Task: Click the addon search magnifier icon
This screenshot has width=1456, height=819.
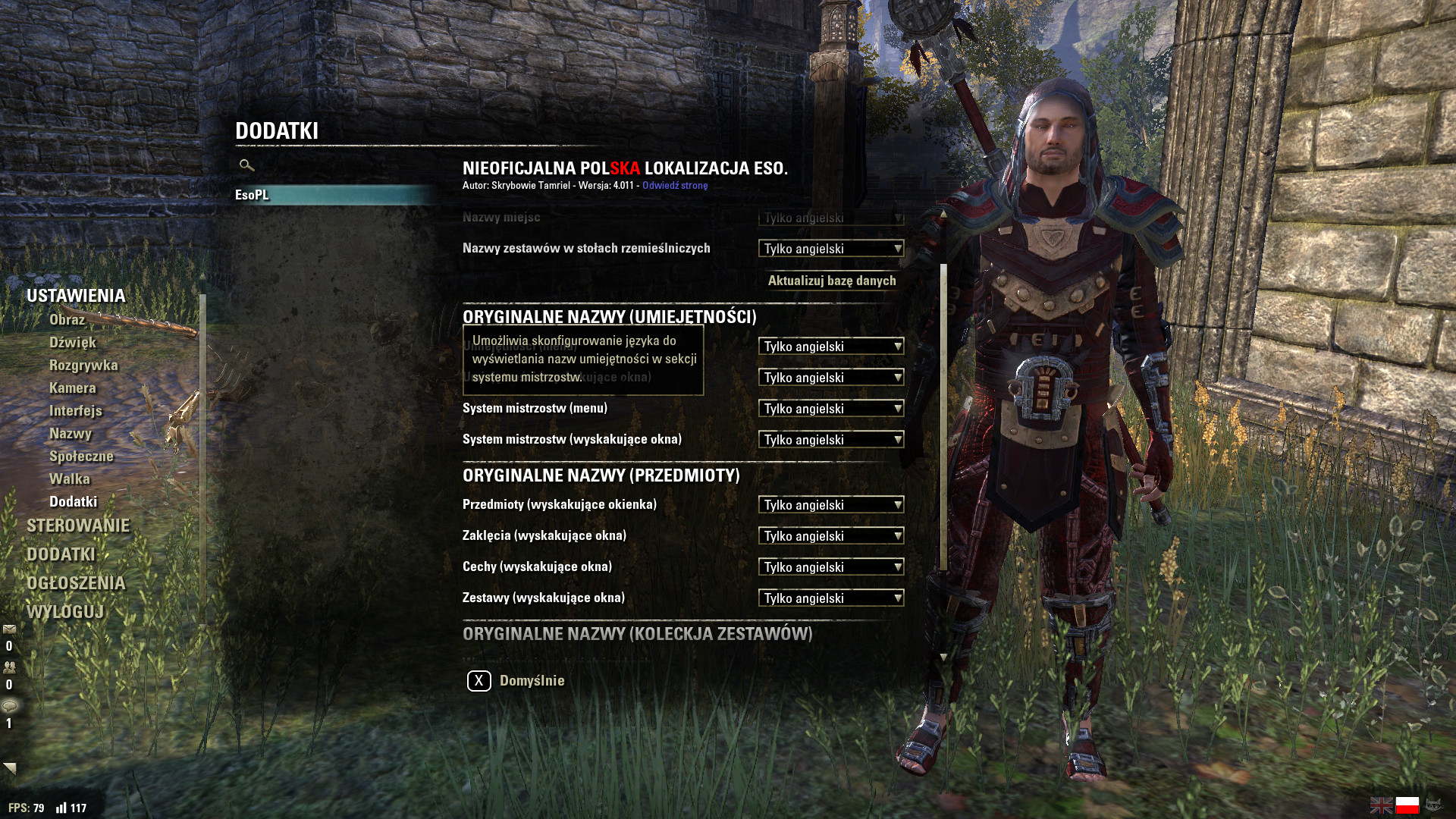Action: 246,165
